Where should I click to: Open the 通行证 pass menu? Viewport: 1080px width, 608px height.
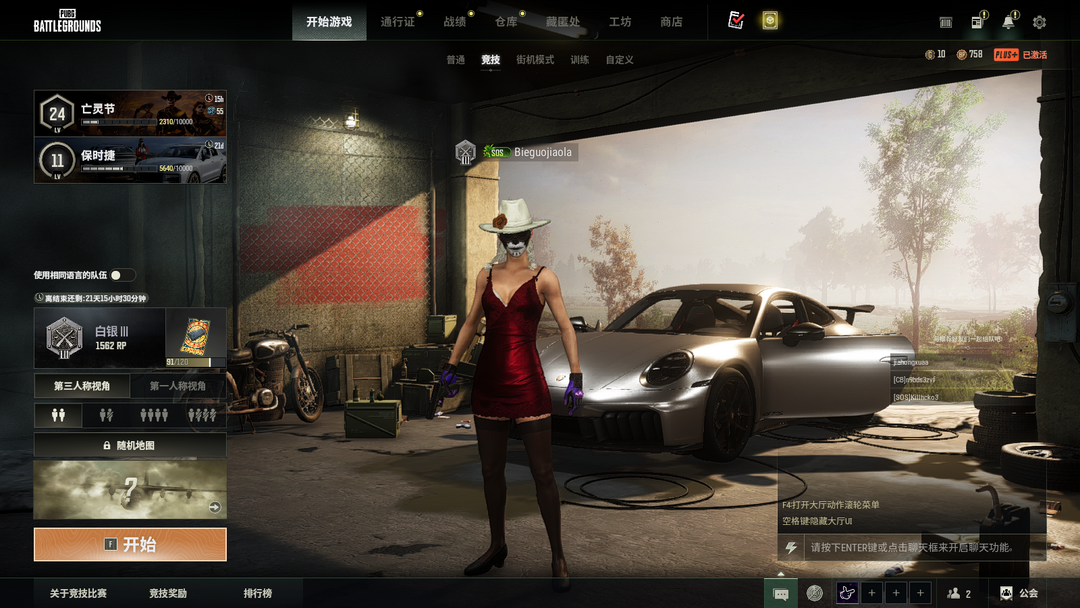click(x=397, y=22)
